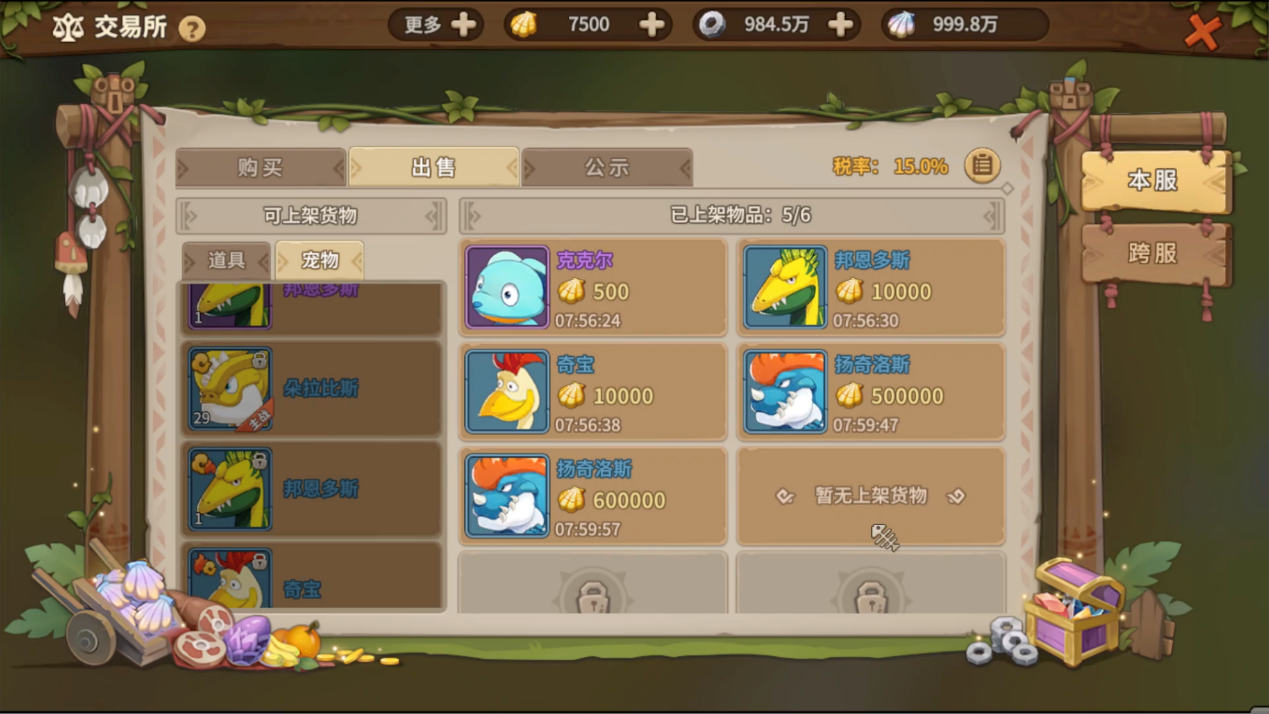Image resolution: width=1269 pixels, height=714 pixels.
Task: Click the 更多 plus button
Action: (463, 25)
